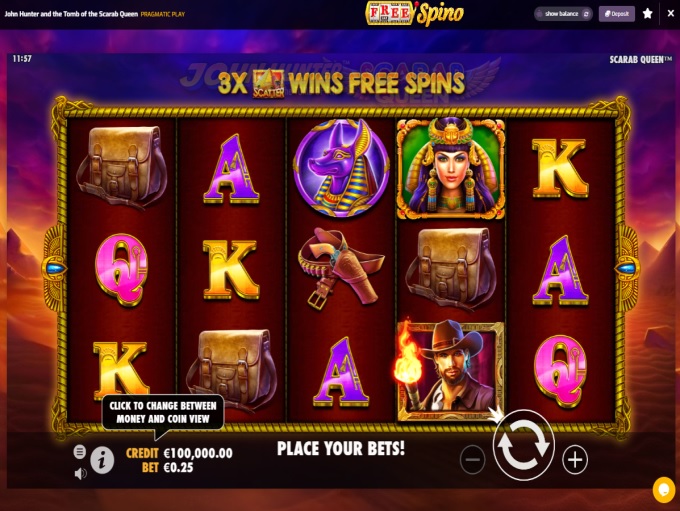The image size is (680, 511).
Task: Toggle the sound speaker icon
Action: pos(80,473)
